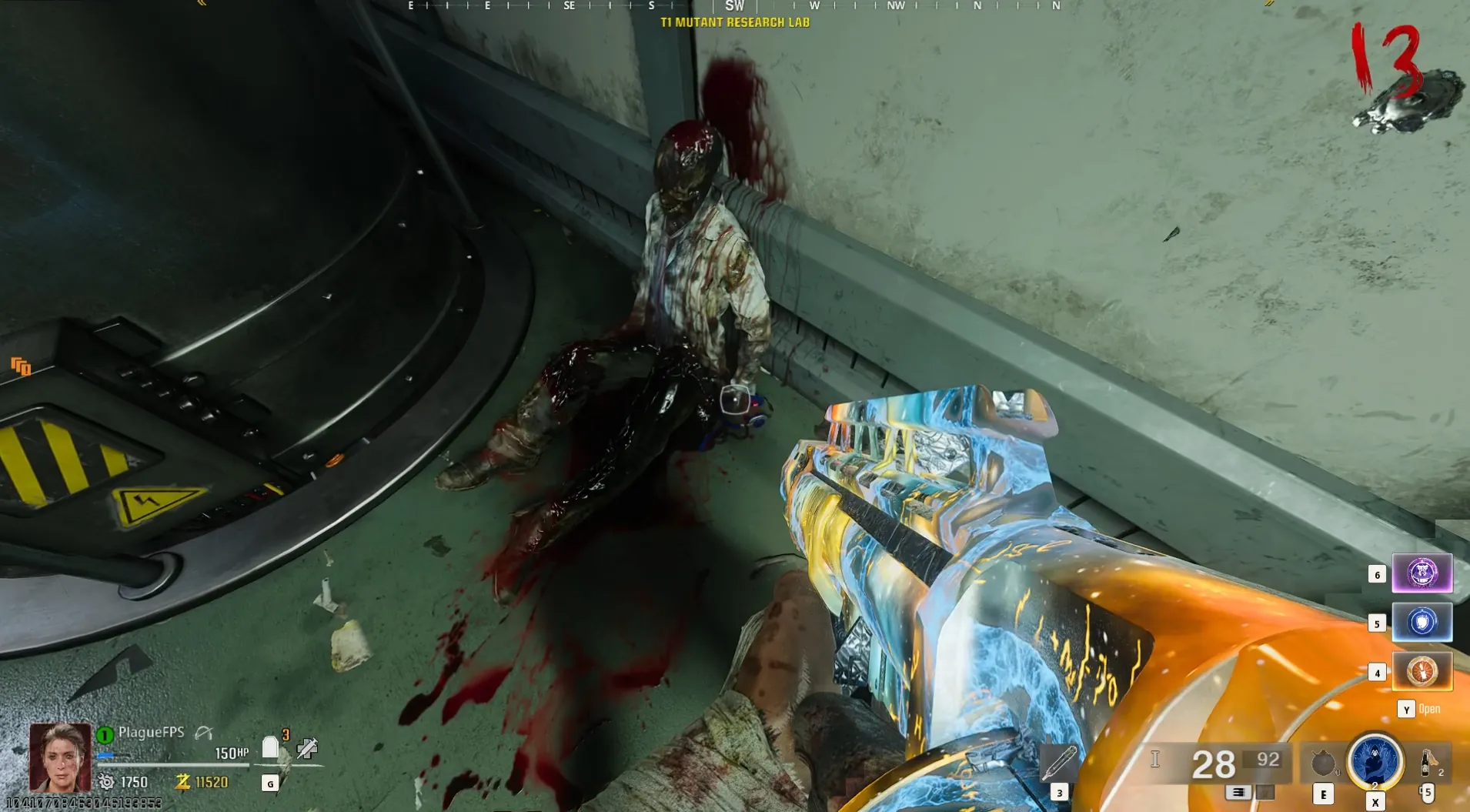Click the PlagueFPS character portrait

coord(60,757)
